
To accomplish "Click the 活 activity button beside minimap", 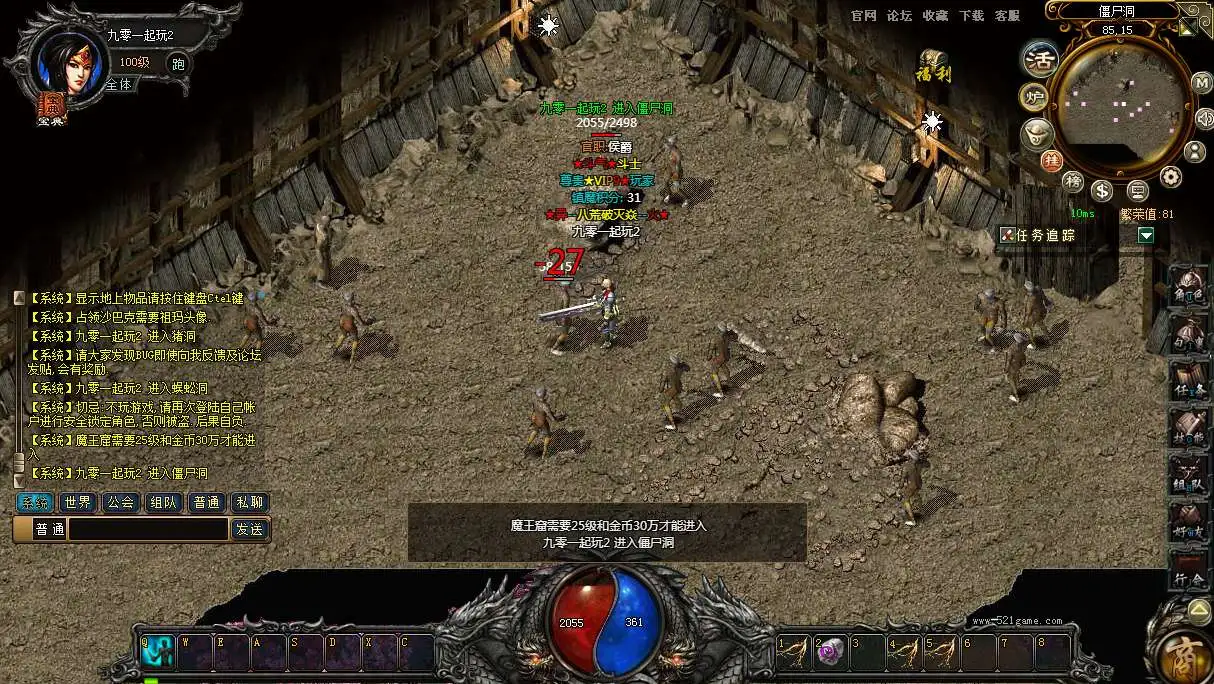I will click(1040, 59).
